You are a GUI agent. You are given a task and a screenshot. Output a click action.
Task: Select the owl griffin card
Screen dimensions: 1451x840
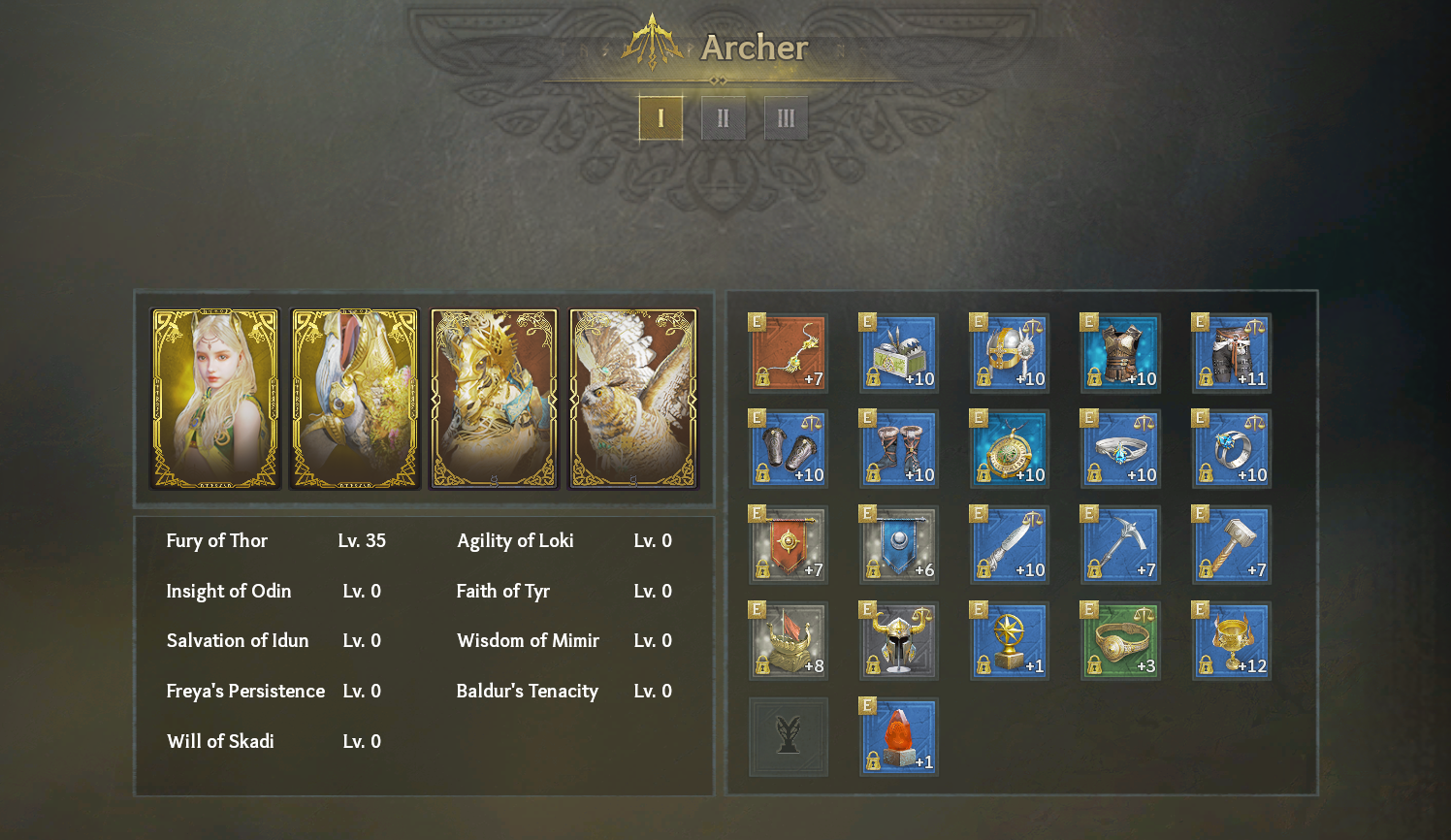633,399
